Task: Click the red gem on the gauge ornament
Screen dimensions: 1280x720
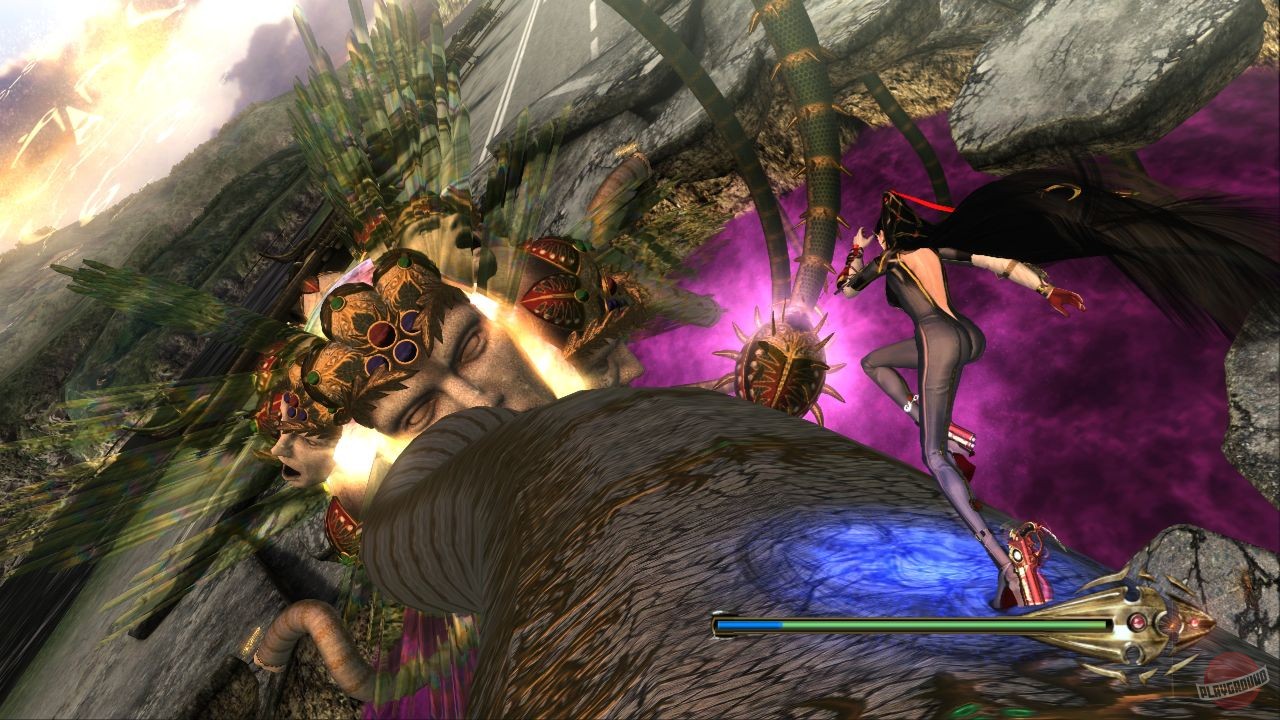Action: click(x=1138, y=622)
